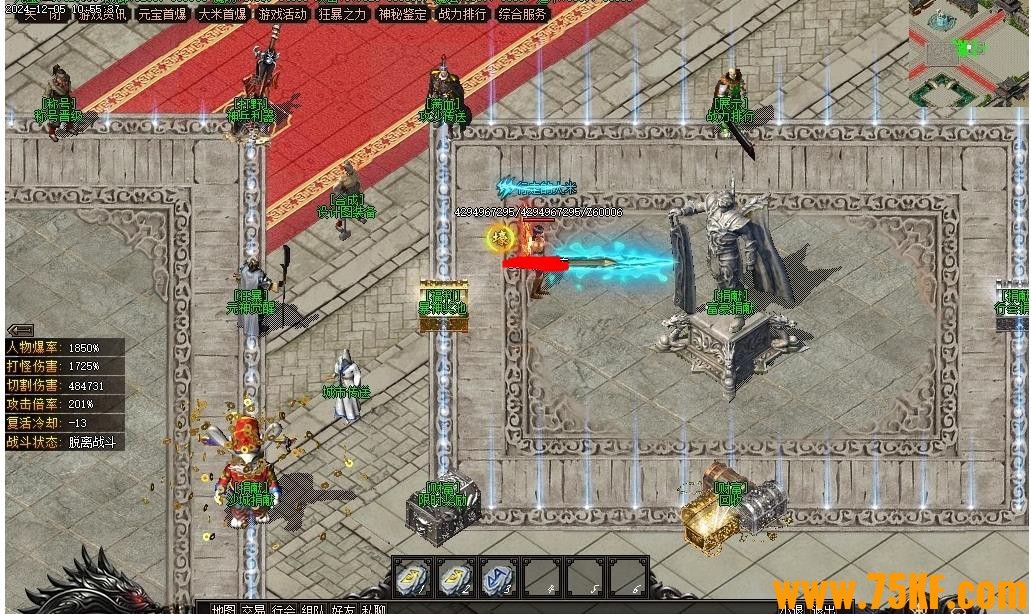Screen dimensions: 1031x614
Task: Open the 综合服务 menu
Action: coord(522,14)
